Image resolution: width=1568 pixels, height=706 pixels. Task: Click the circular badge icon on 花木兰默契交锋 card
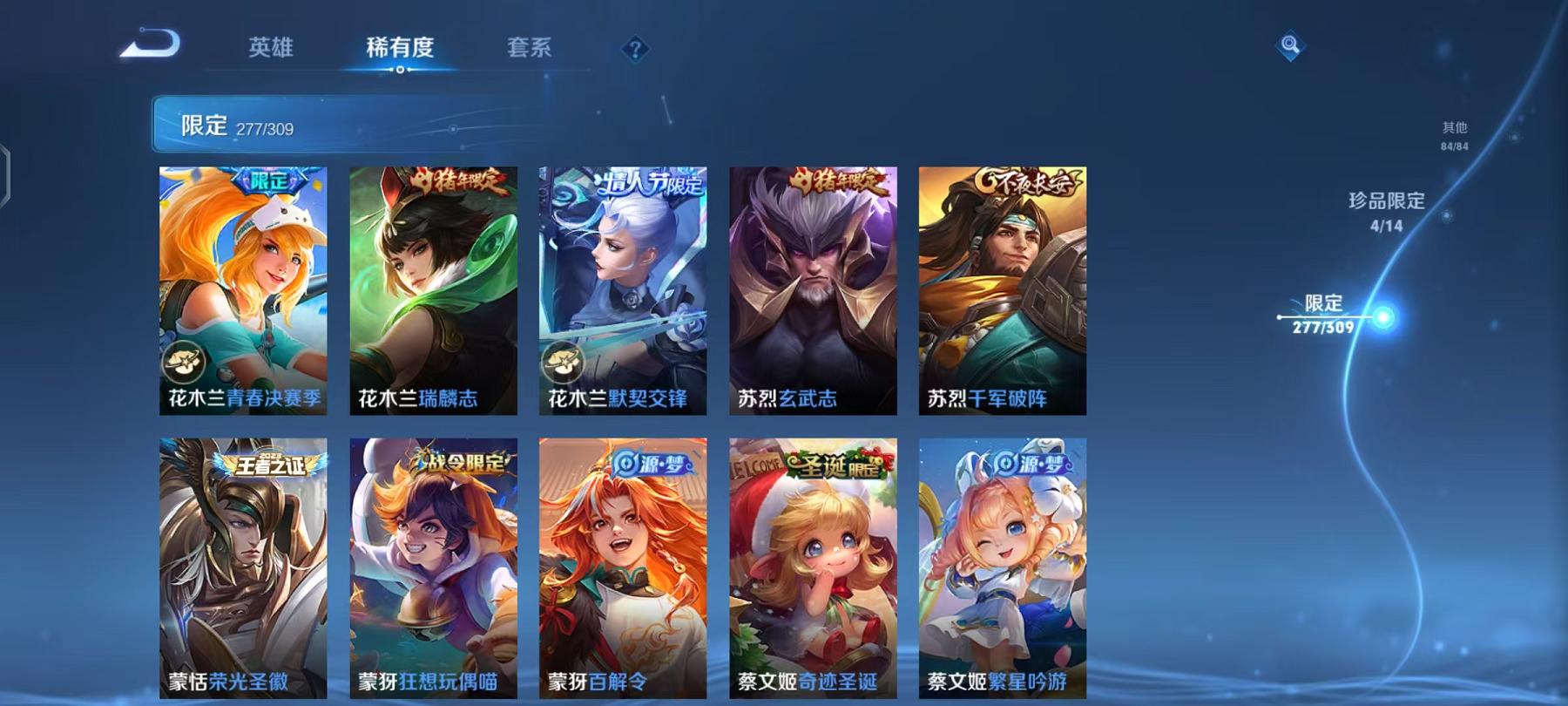[564, 361]
